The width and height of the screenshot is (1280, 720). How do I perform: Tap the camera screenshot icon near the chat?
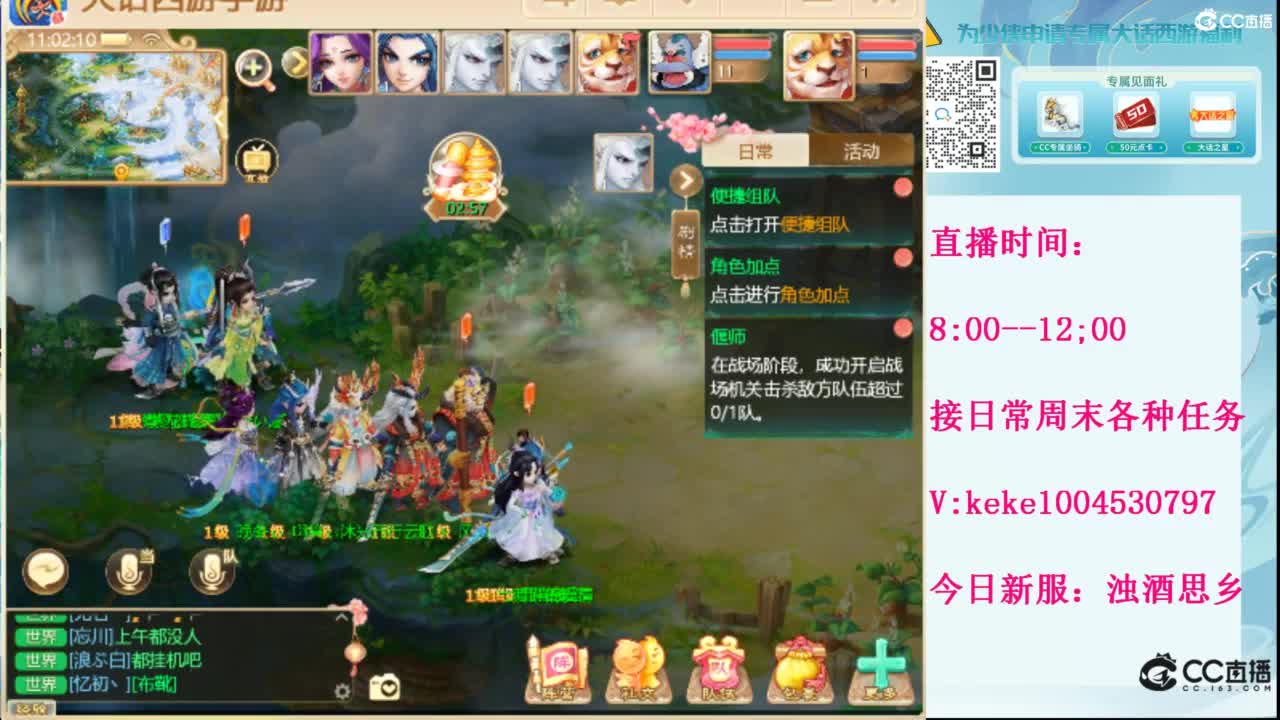point(386,688)
